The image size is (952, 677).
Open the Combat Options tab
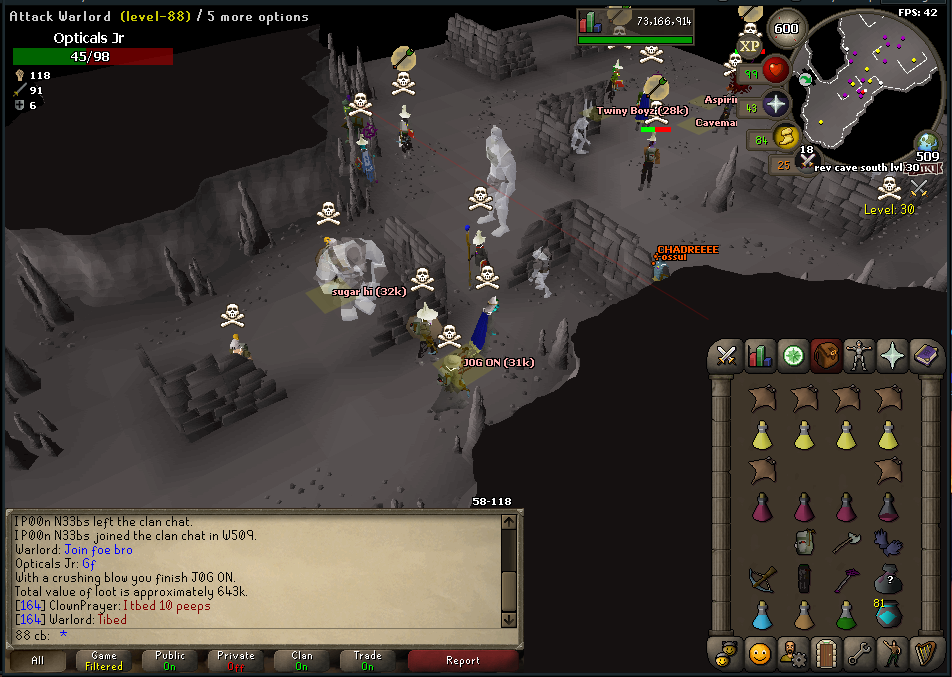tap(725, 356)
